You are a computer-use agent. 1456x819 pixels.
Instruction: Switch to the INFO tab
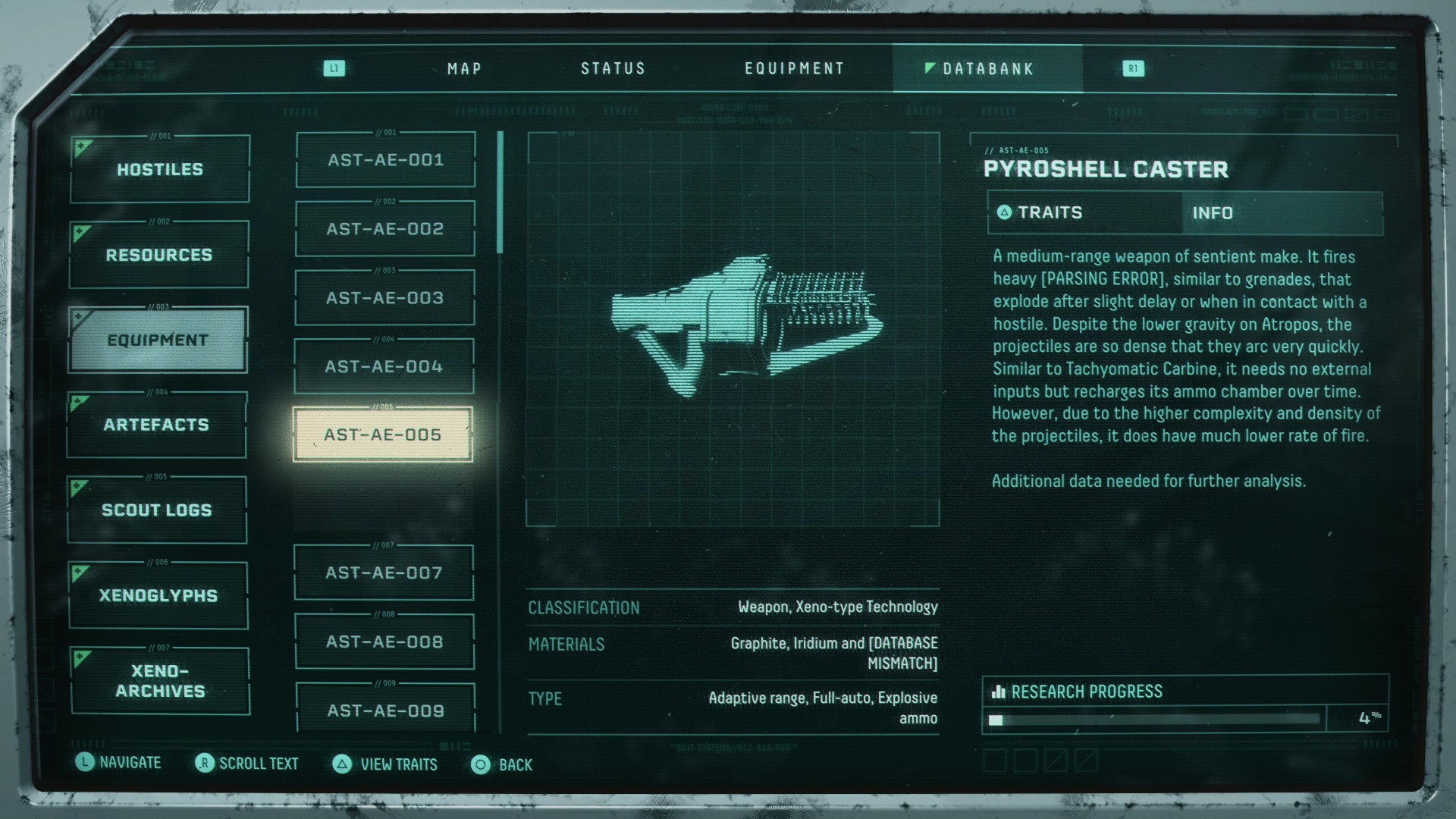(x=1214, y=213)
